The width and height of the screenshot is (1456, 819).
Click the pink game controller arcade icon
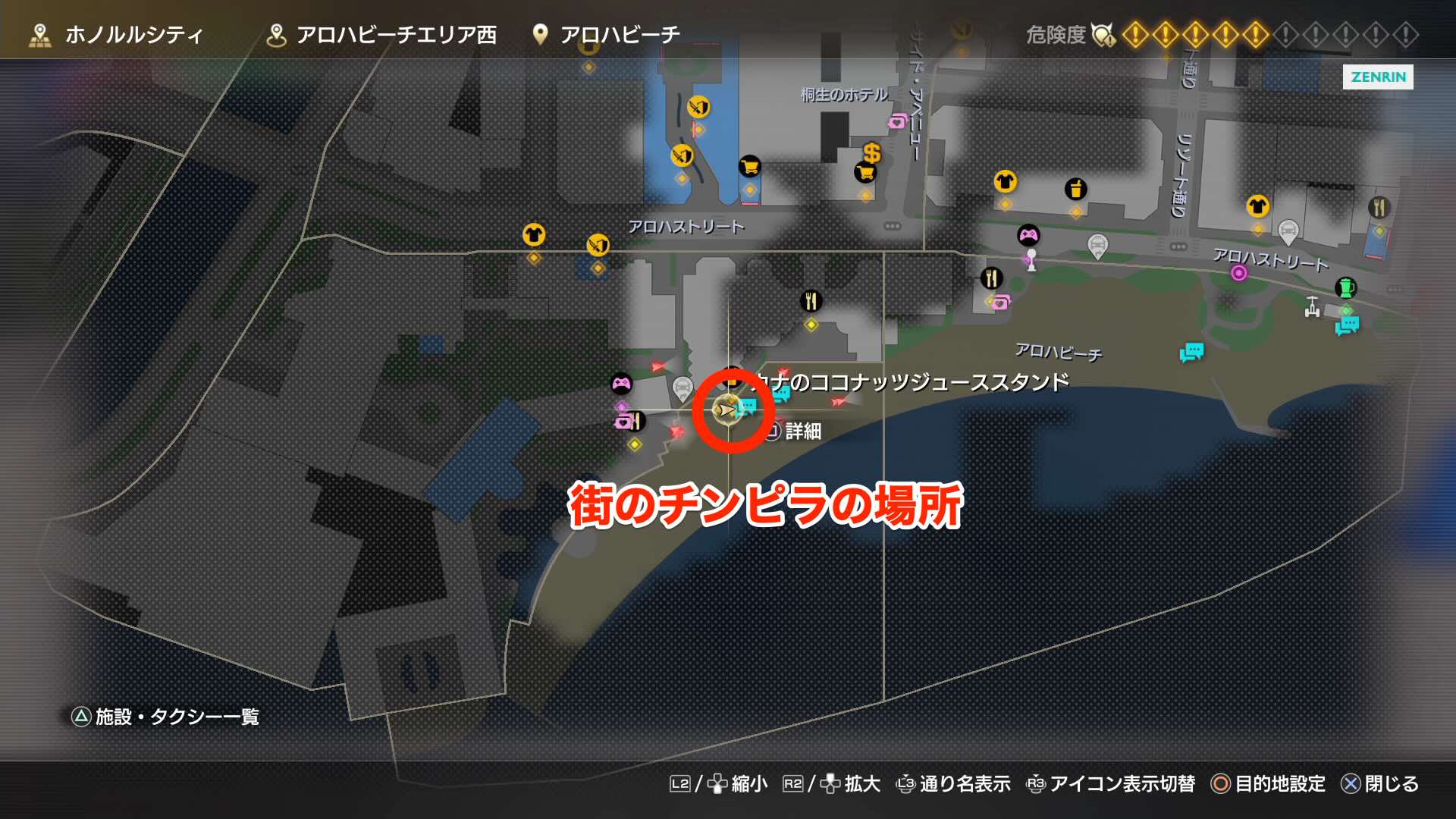[1028, 234]
